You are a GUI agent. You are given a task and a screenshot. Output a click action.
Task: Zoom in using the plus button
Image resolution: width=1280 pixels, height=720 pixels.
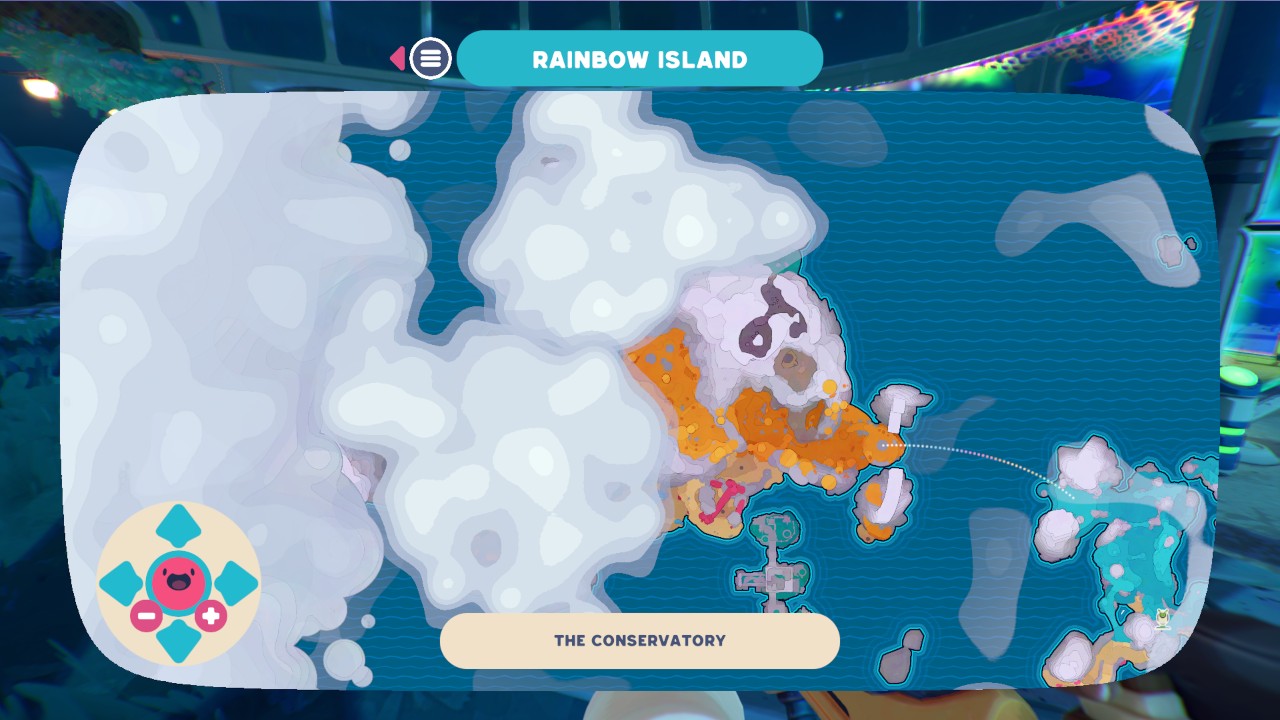(x=209, y=617)
